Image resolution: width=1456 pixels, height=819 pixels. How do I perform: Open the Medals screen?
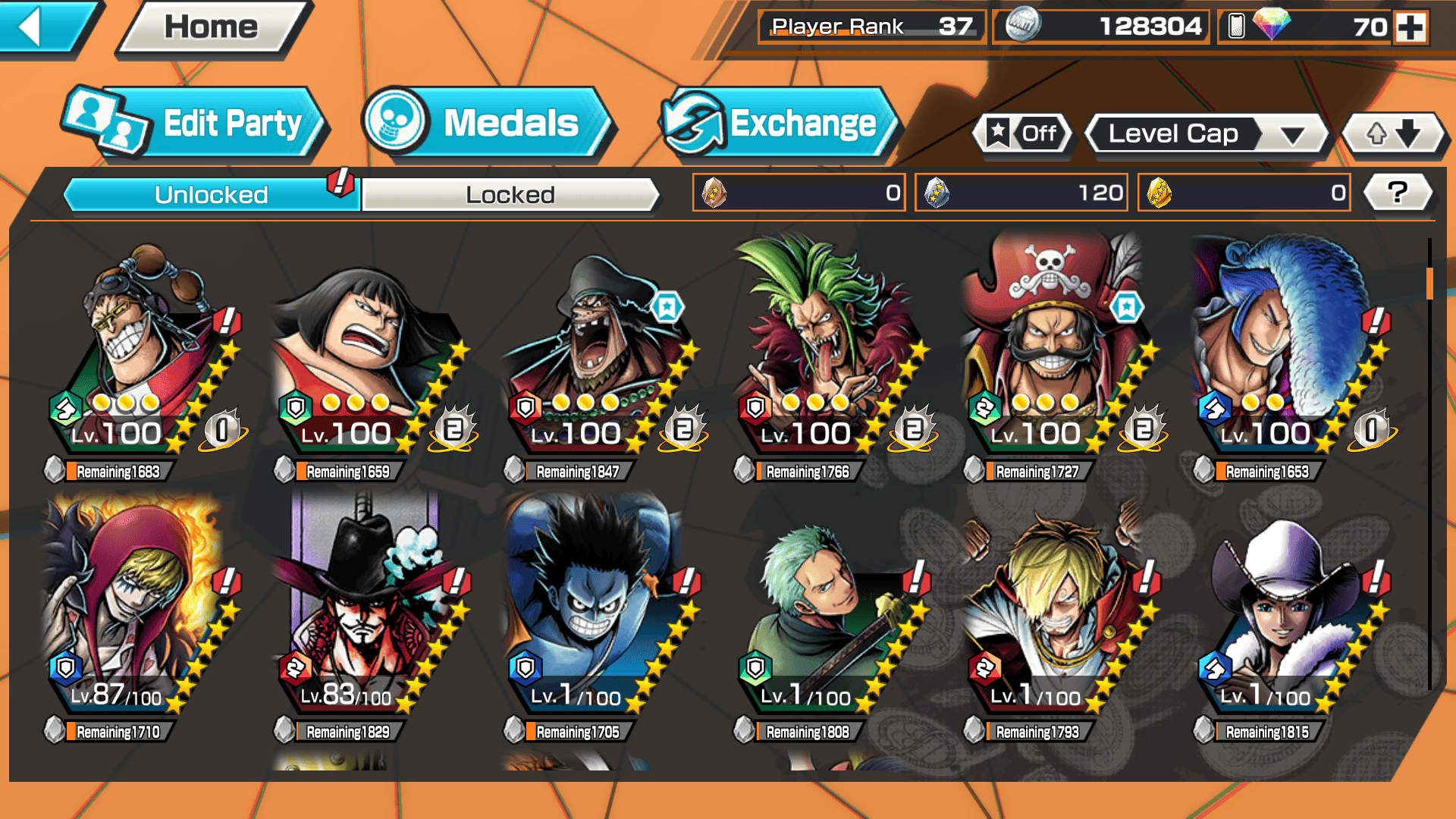[486, 124]
